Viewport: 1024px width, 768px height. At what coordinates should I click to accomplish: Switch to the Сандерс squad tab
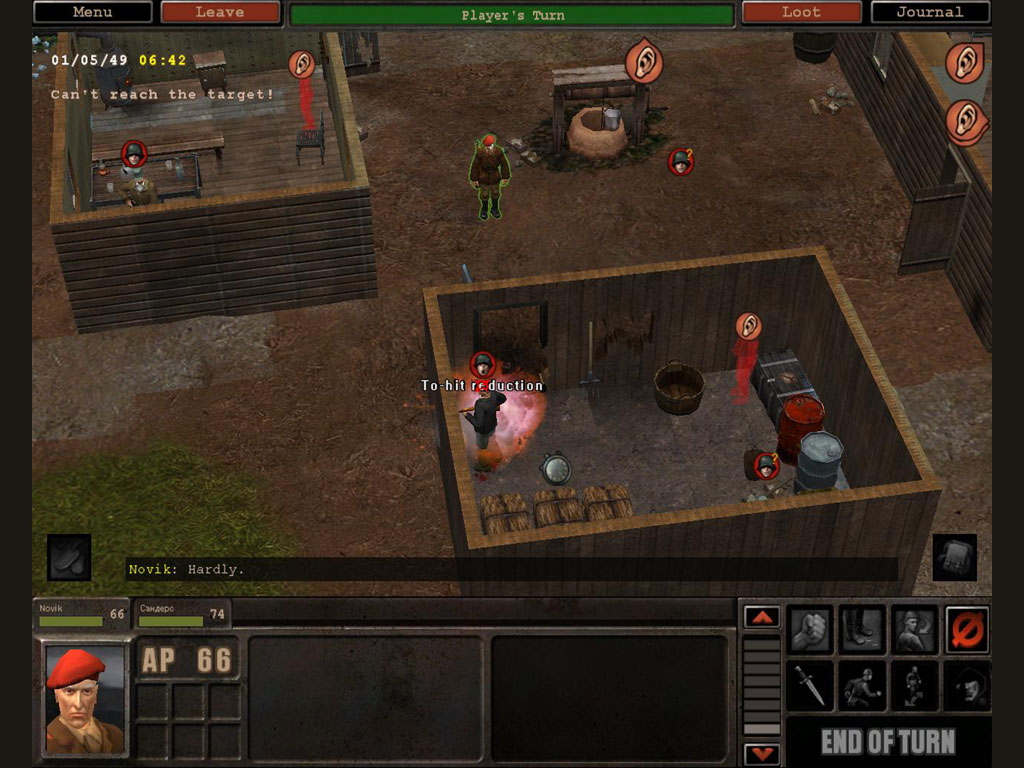tap(182, 614)
